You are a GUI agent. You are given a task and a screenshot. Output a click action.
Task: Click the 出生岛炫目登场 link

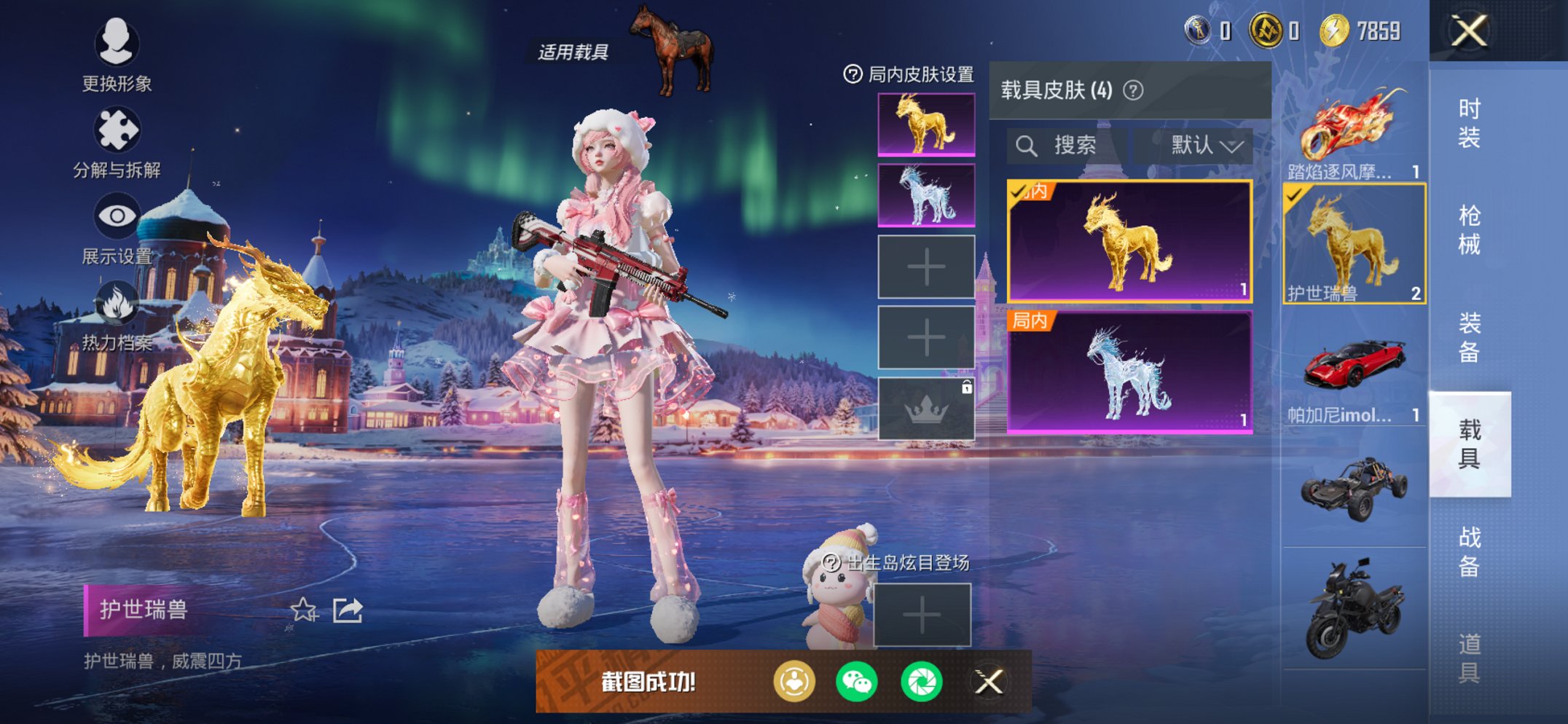(x=905, y=562)
